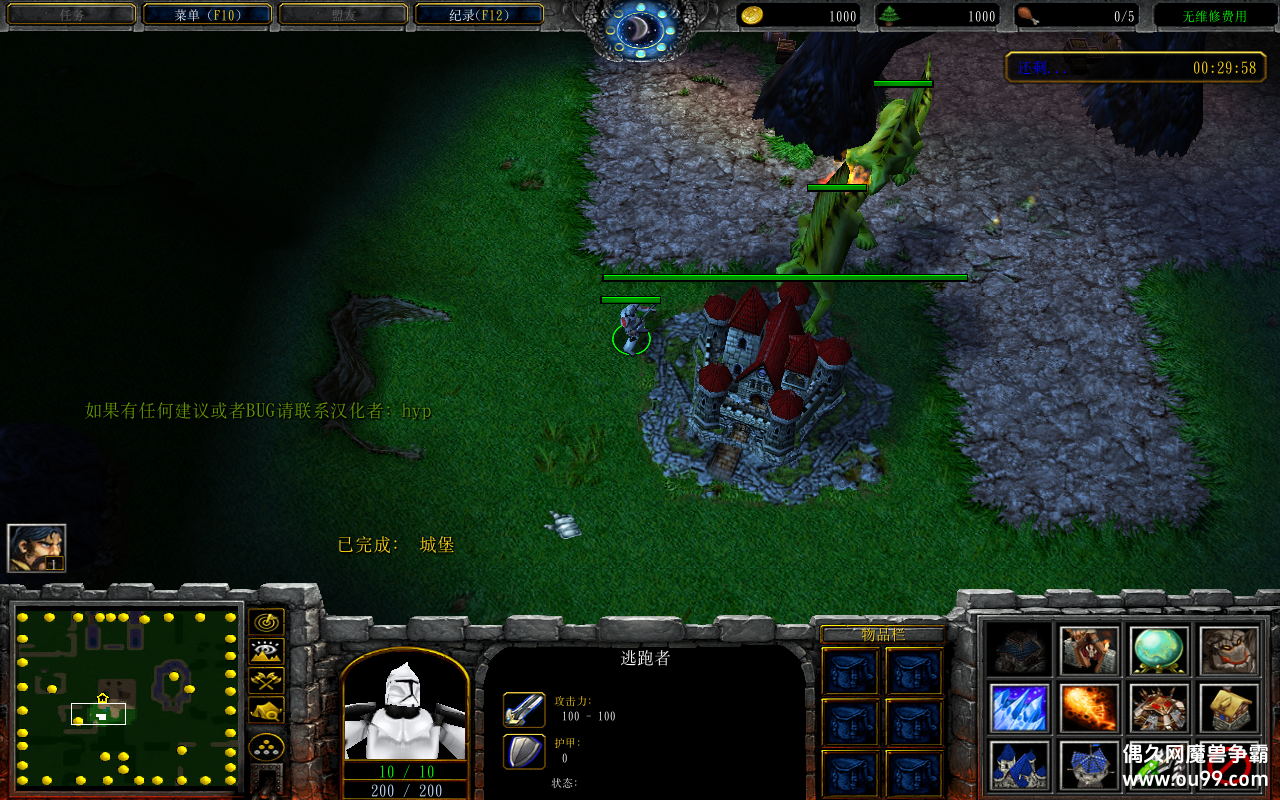Screen dimensions: 1280x800
Task: Click the greyed-out 盟友 allies button
Action: point(342,15)
